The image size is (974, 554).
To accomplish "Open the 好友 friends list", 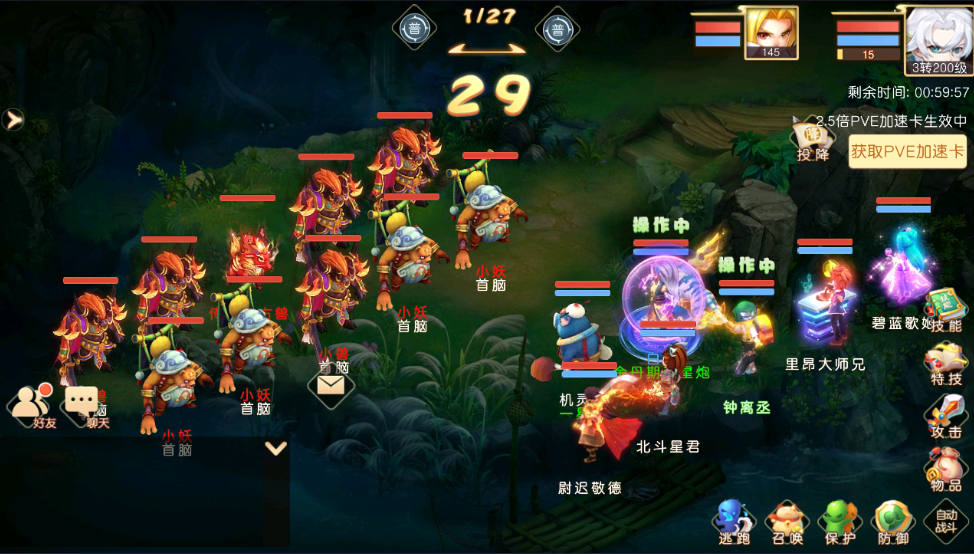I will [x=34, y=405].
